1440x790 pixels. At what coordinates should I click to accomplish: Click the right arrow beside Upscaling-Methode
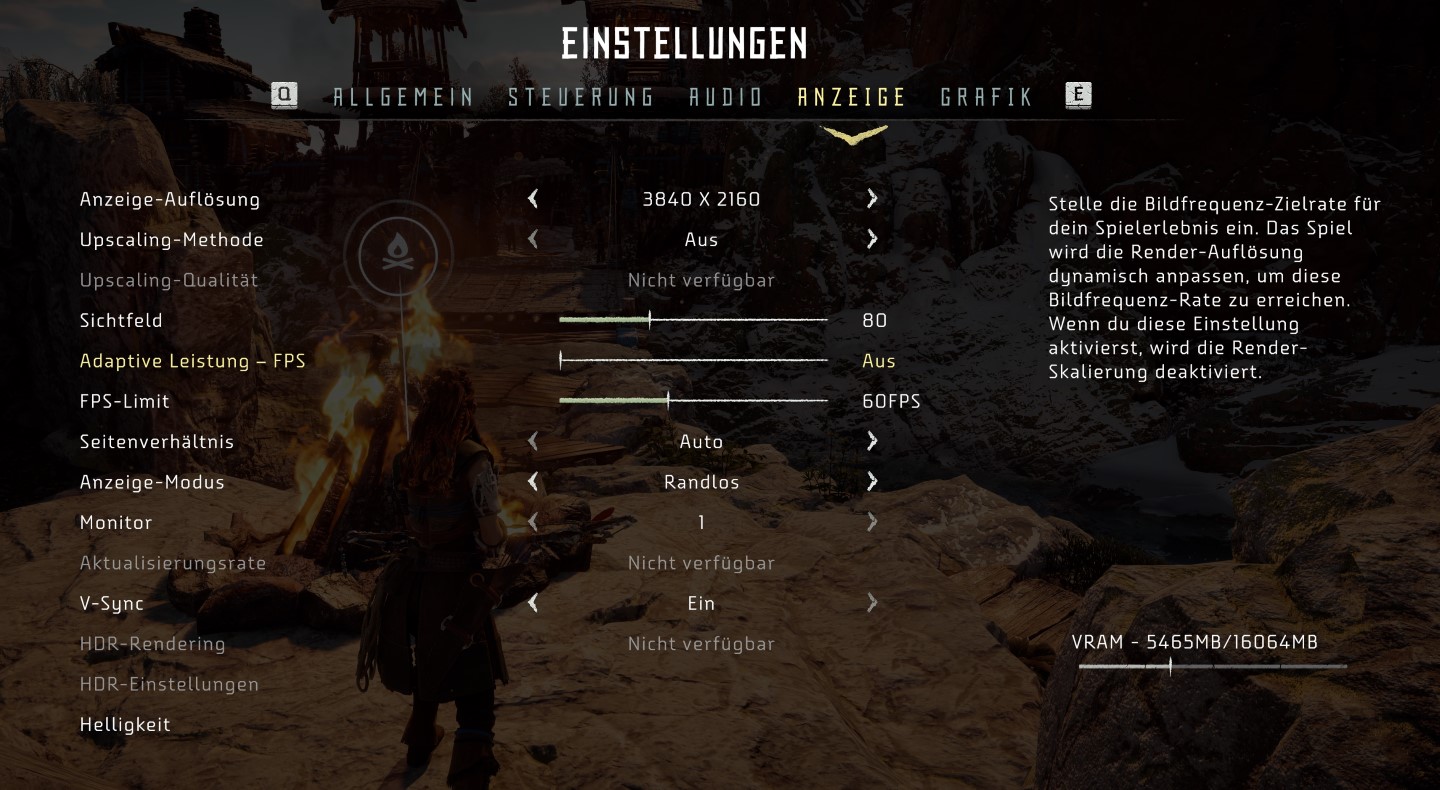pos(871,239)
